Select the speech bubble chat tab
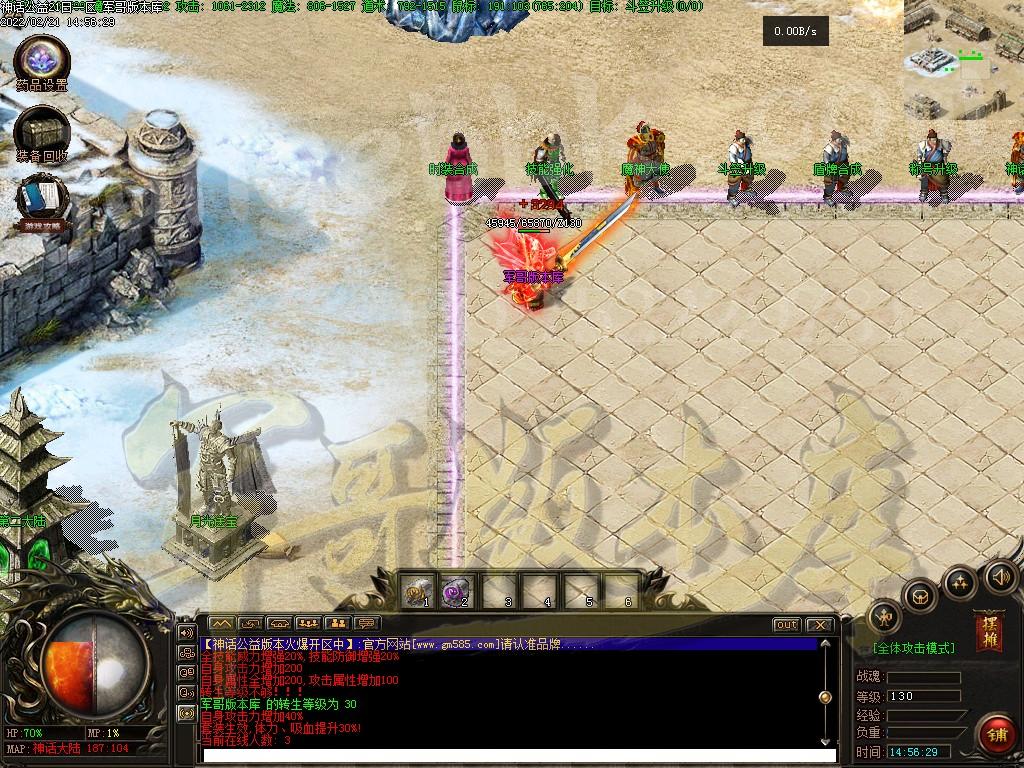Viewport: 1024px width, 768px height. (367, 625)
